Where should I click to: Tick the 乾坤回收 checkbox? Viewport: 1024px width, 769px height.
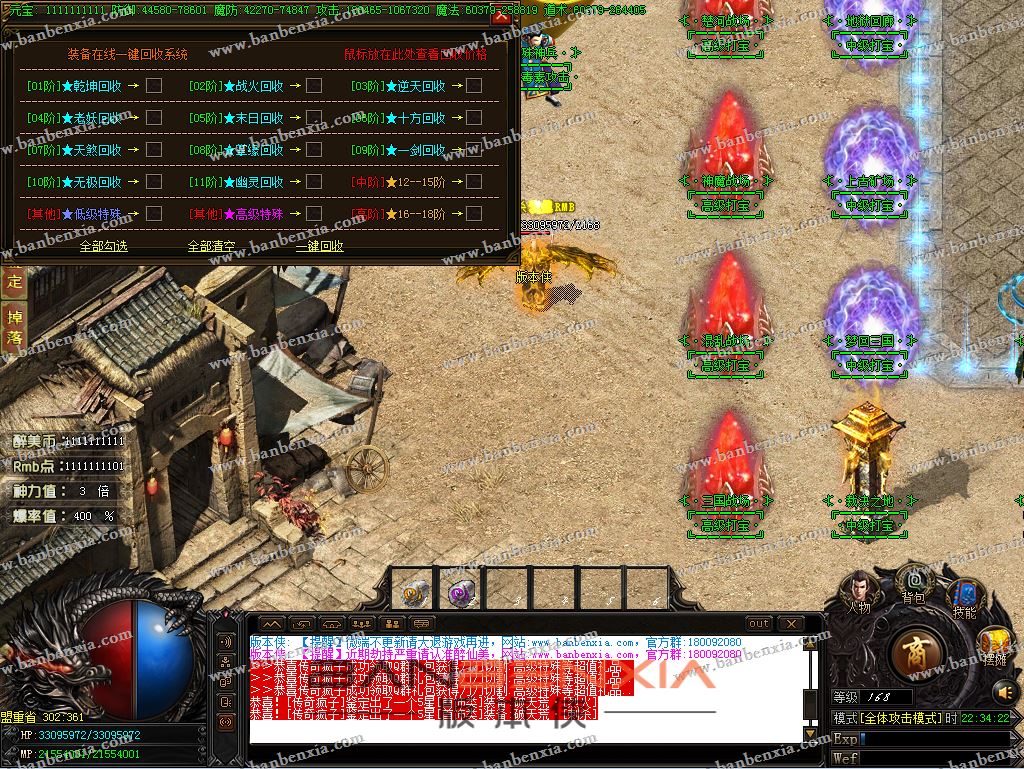[154, 86]
